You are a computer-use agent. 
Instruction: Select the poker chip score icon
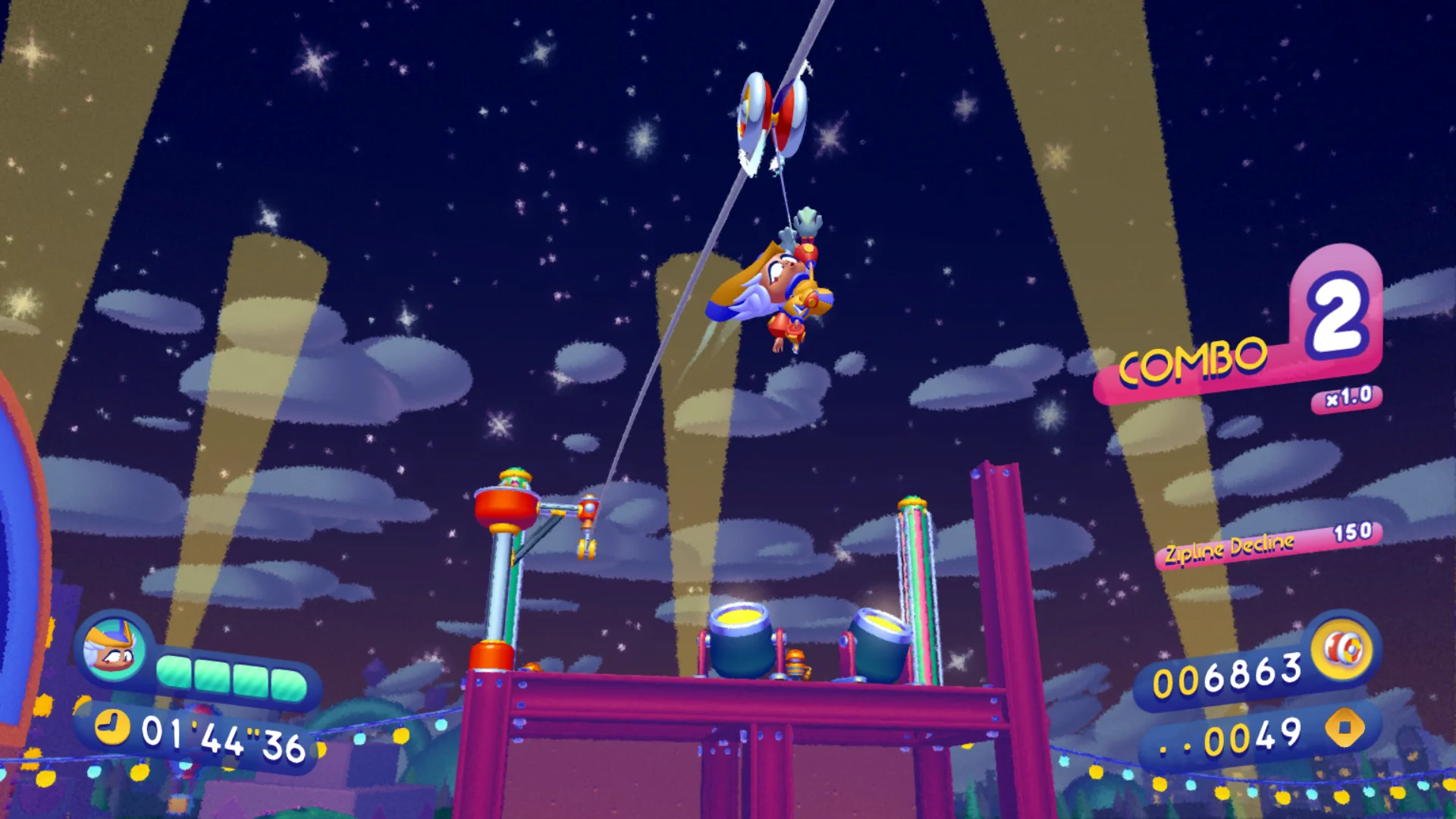(x=1343, y=650)
